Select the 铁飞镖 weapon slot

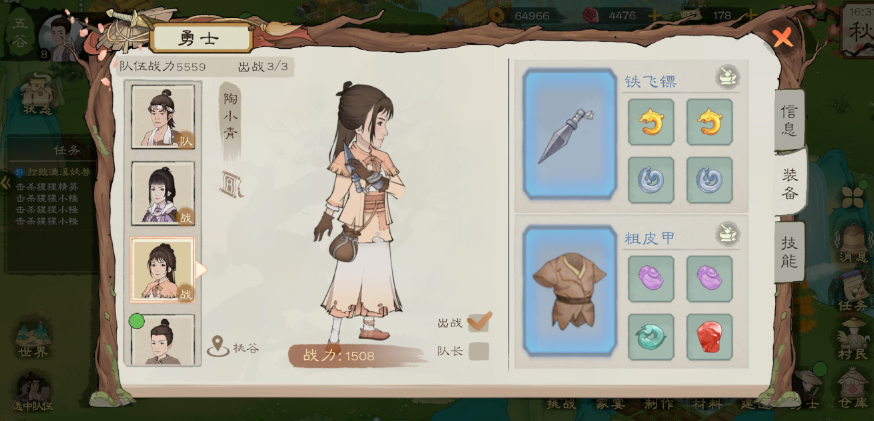point(569,133)
